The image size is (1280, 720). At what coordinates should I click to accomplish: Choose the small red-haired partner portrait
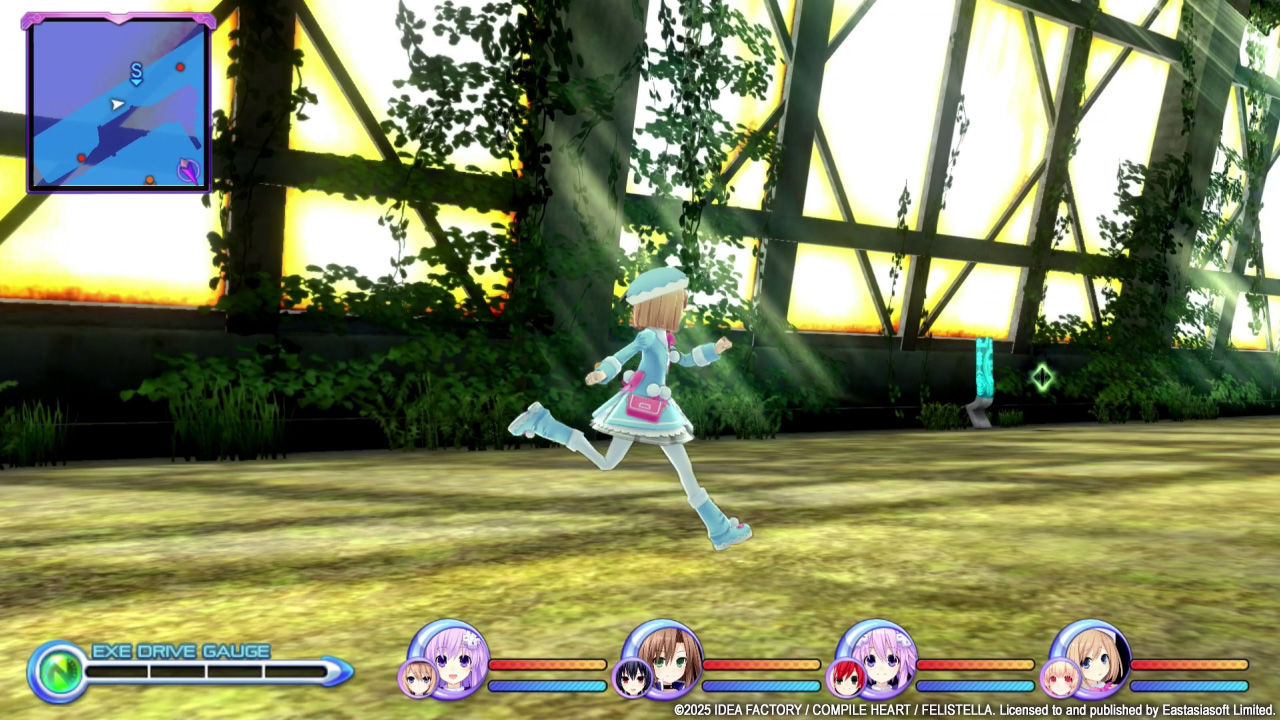(x=845, y=678)
